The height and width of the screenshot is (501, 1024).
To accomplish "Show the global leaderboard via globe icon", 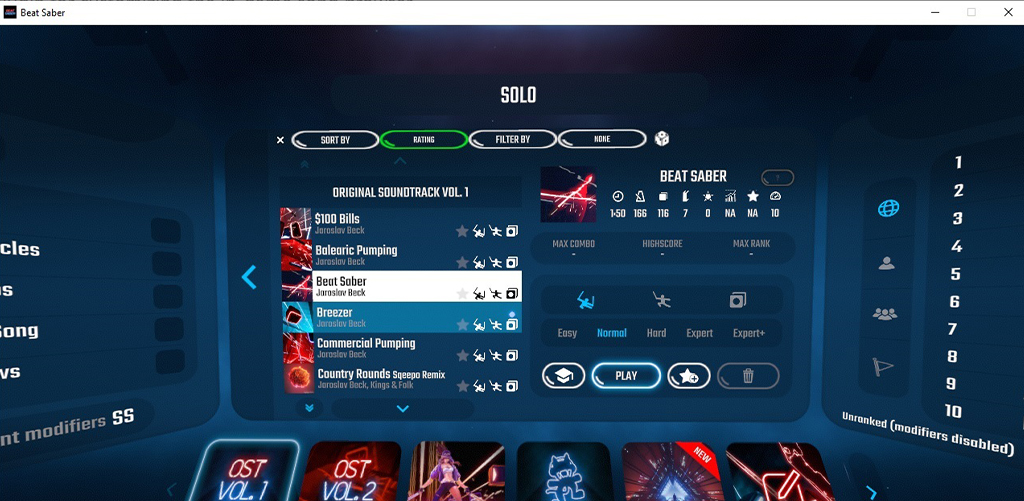I will [887, 208].
